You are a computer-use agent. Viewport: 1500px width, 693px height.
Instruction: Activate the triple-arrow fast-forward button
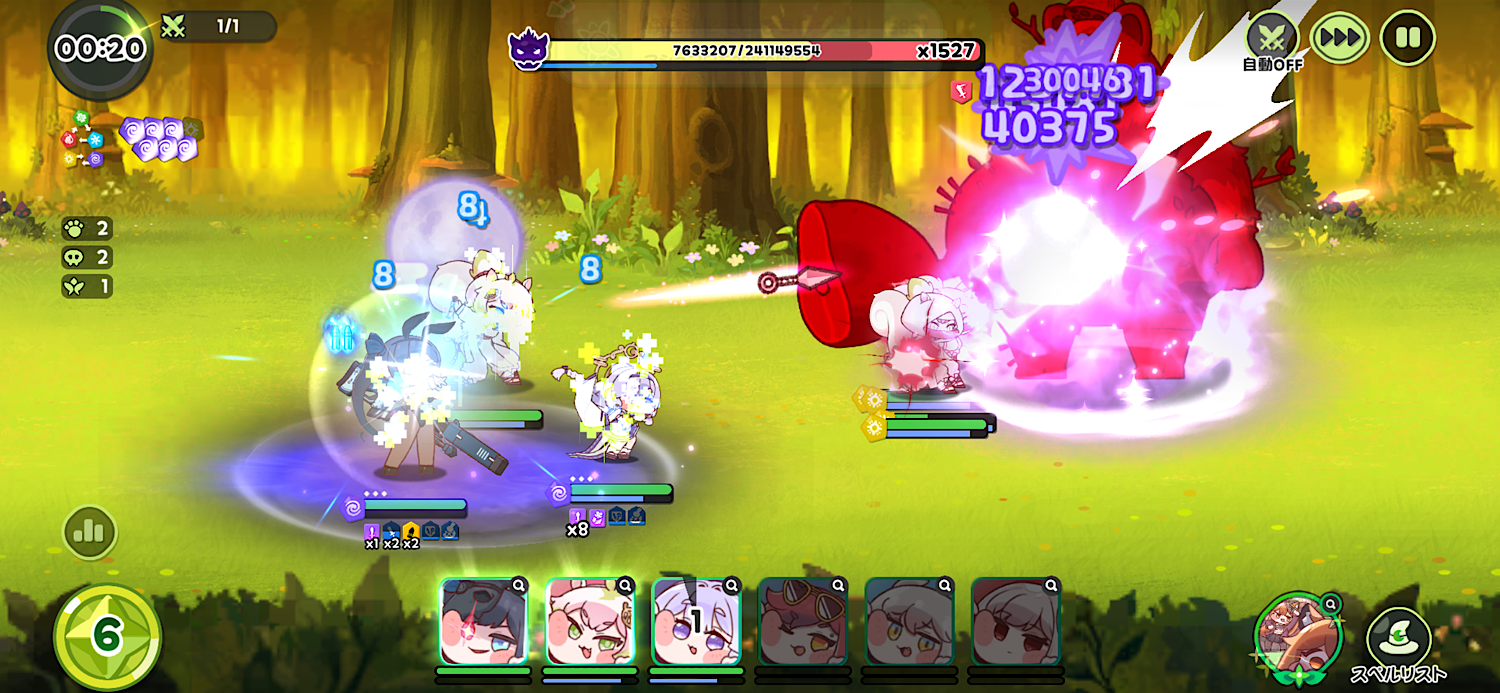[1339, 39]
